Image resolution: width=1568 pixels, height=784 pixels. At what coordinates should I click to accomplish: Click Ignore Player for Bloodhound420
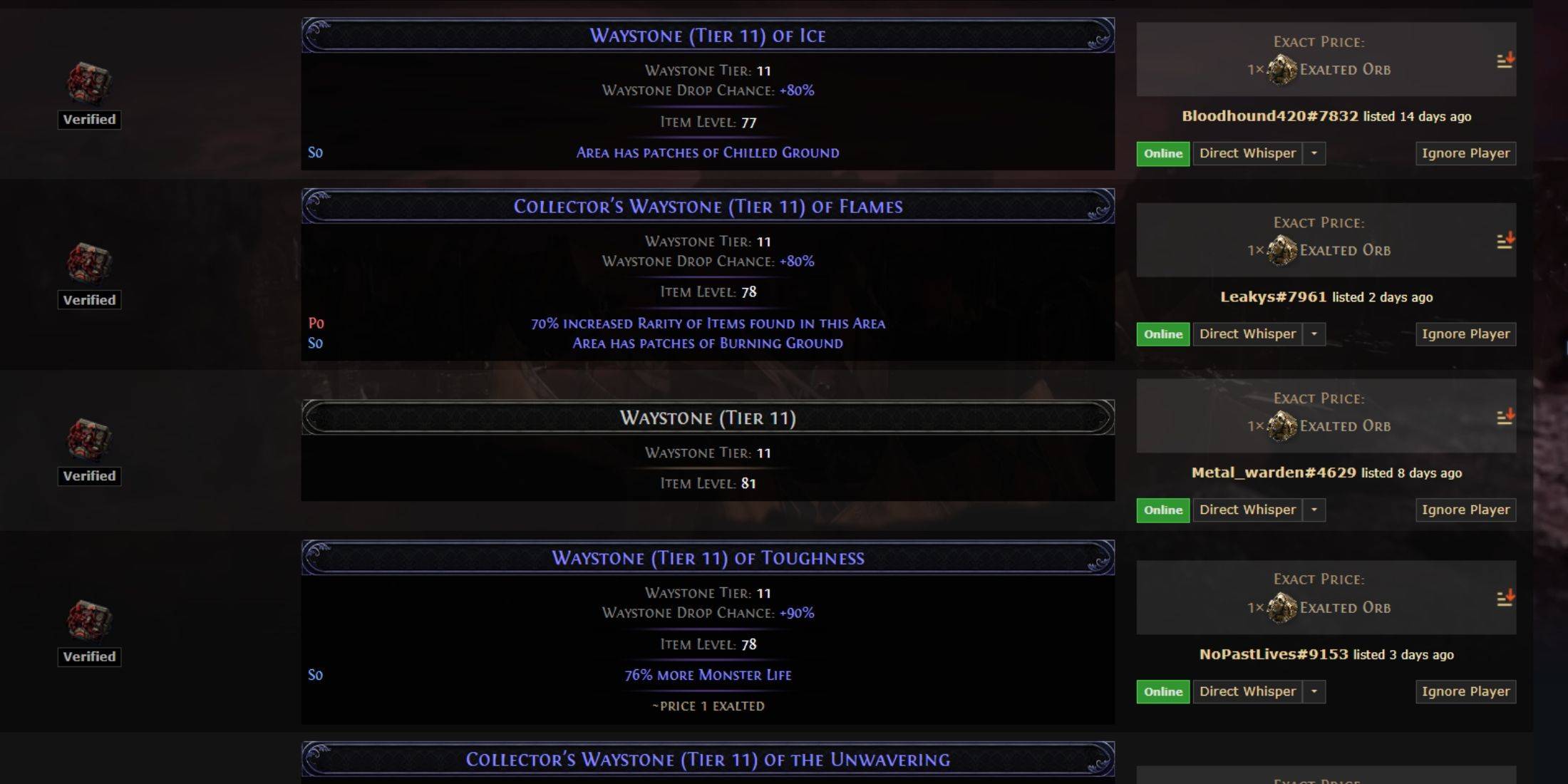pyautogui.click(x=1465, y=153)
